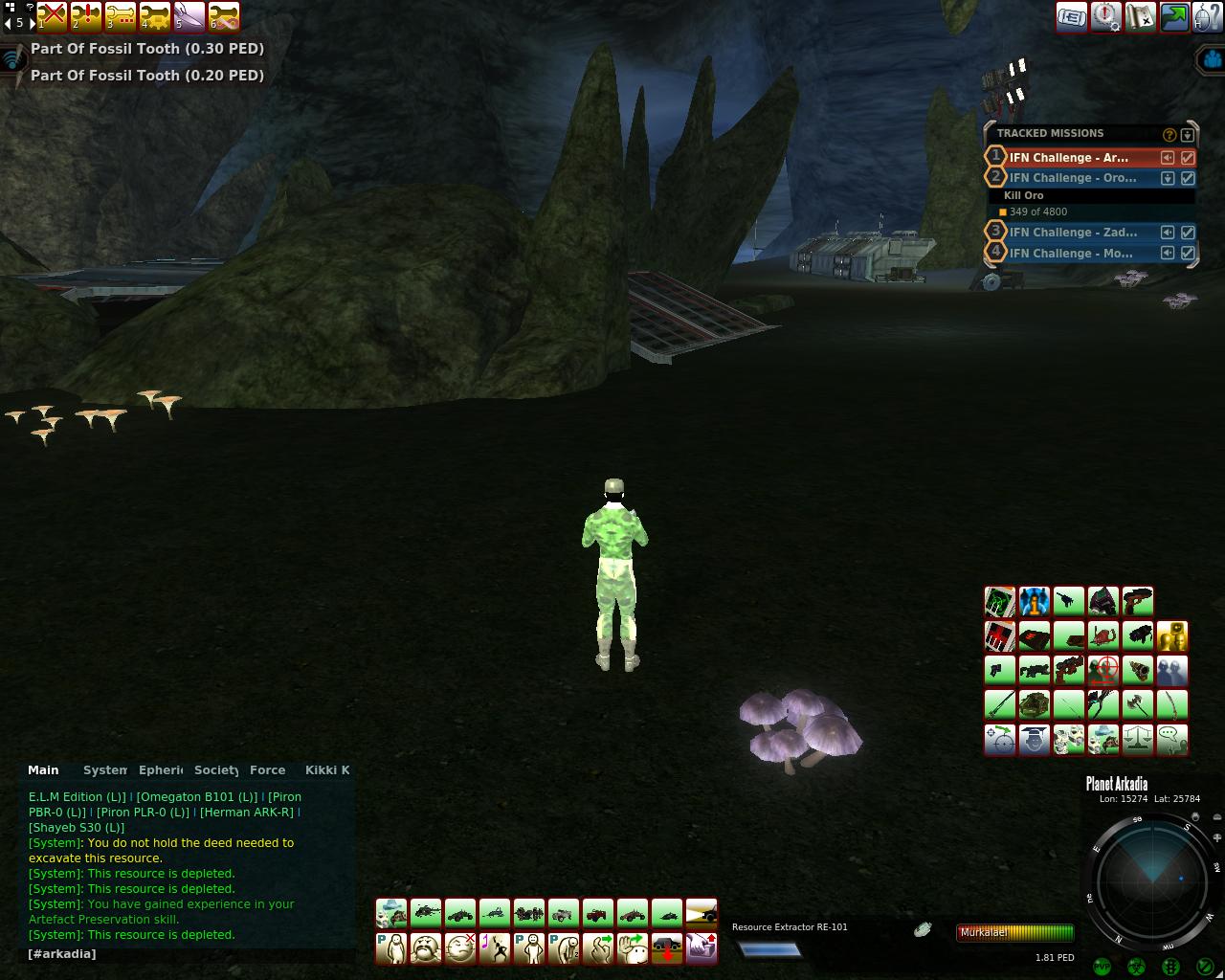1225x980 pixels.
Task: Click the vehicle headlights icon
Action: (702, 912)
